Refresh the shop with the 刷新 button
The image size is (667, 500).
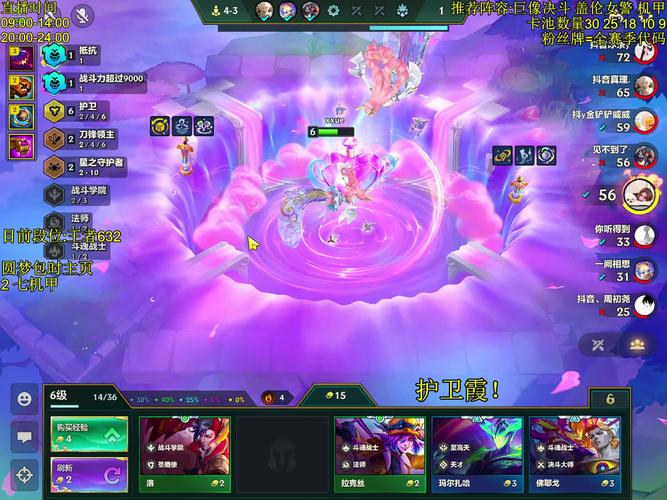click(x=88, y=472)
